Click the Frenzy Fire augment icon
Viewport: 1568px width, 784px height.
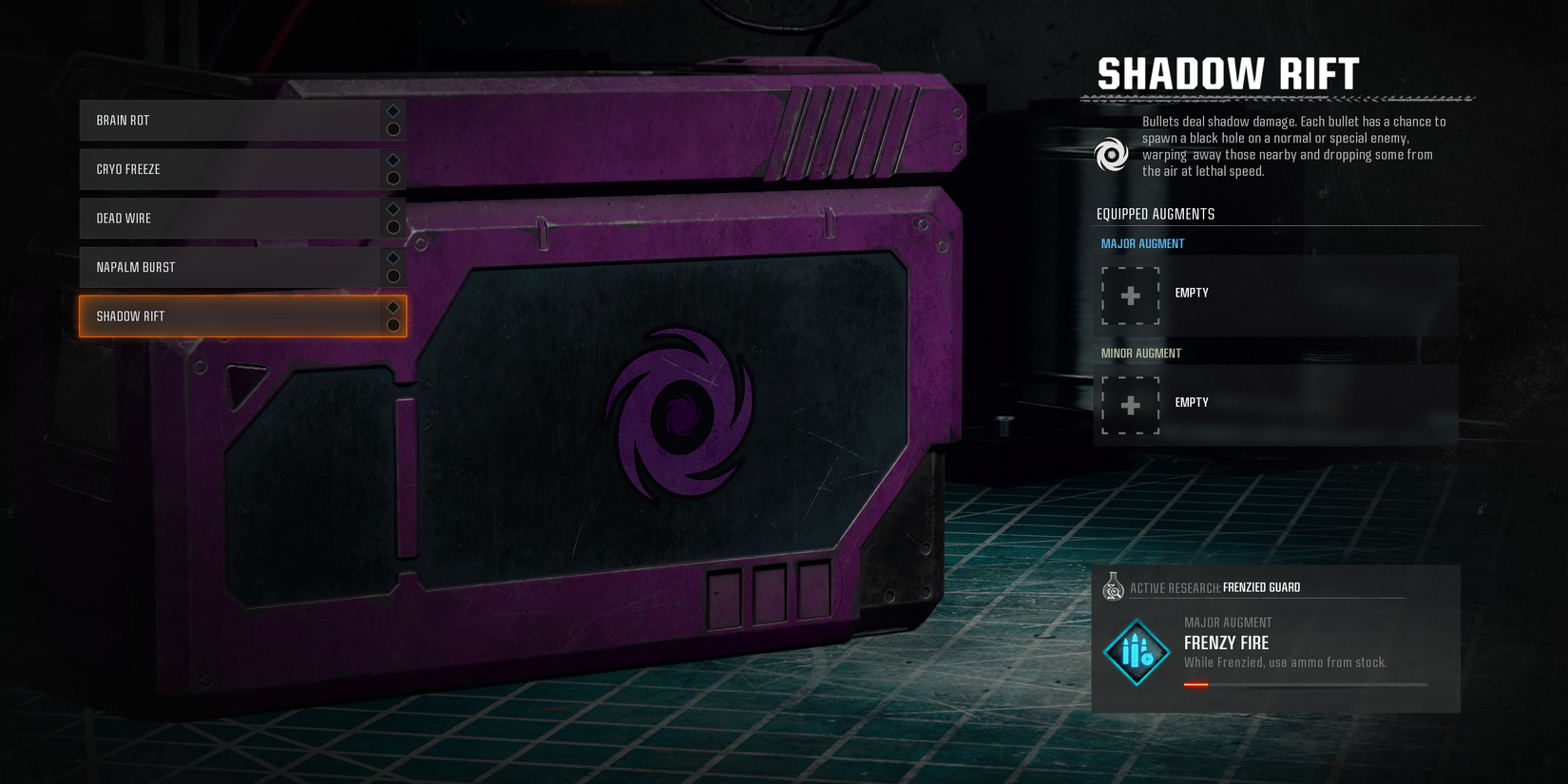(1137, 652)
